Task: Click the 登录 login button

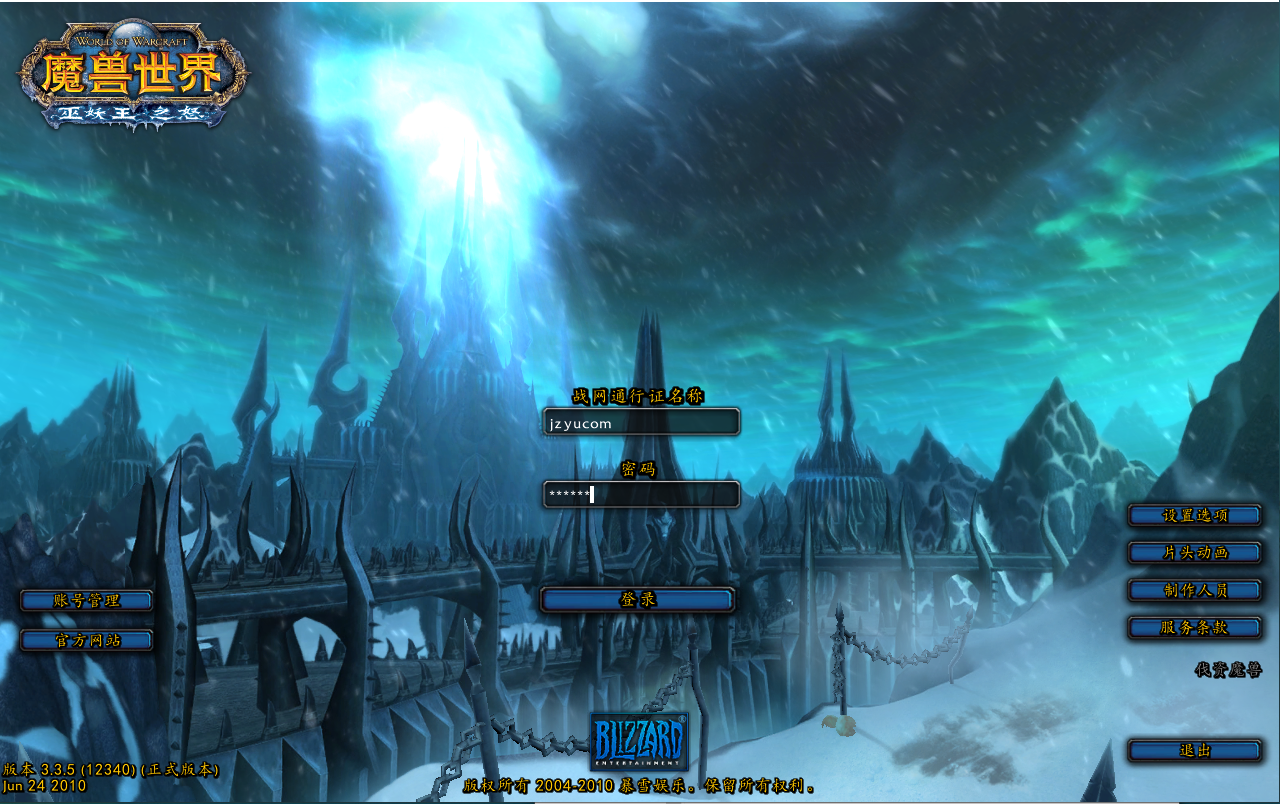Action: point(638,599)
